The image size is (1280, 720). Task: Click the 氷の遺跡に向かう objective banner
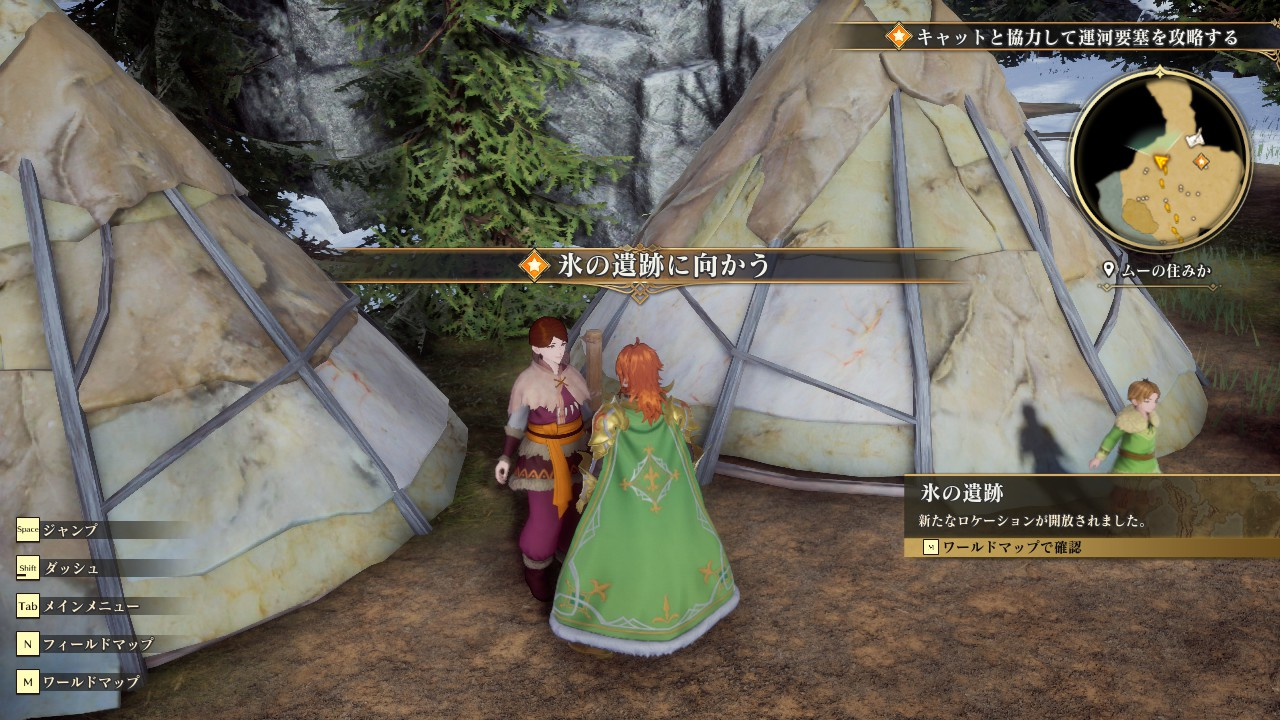click(648, 266)
